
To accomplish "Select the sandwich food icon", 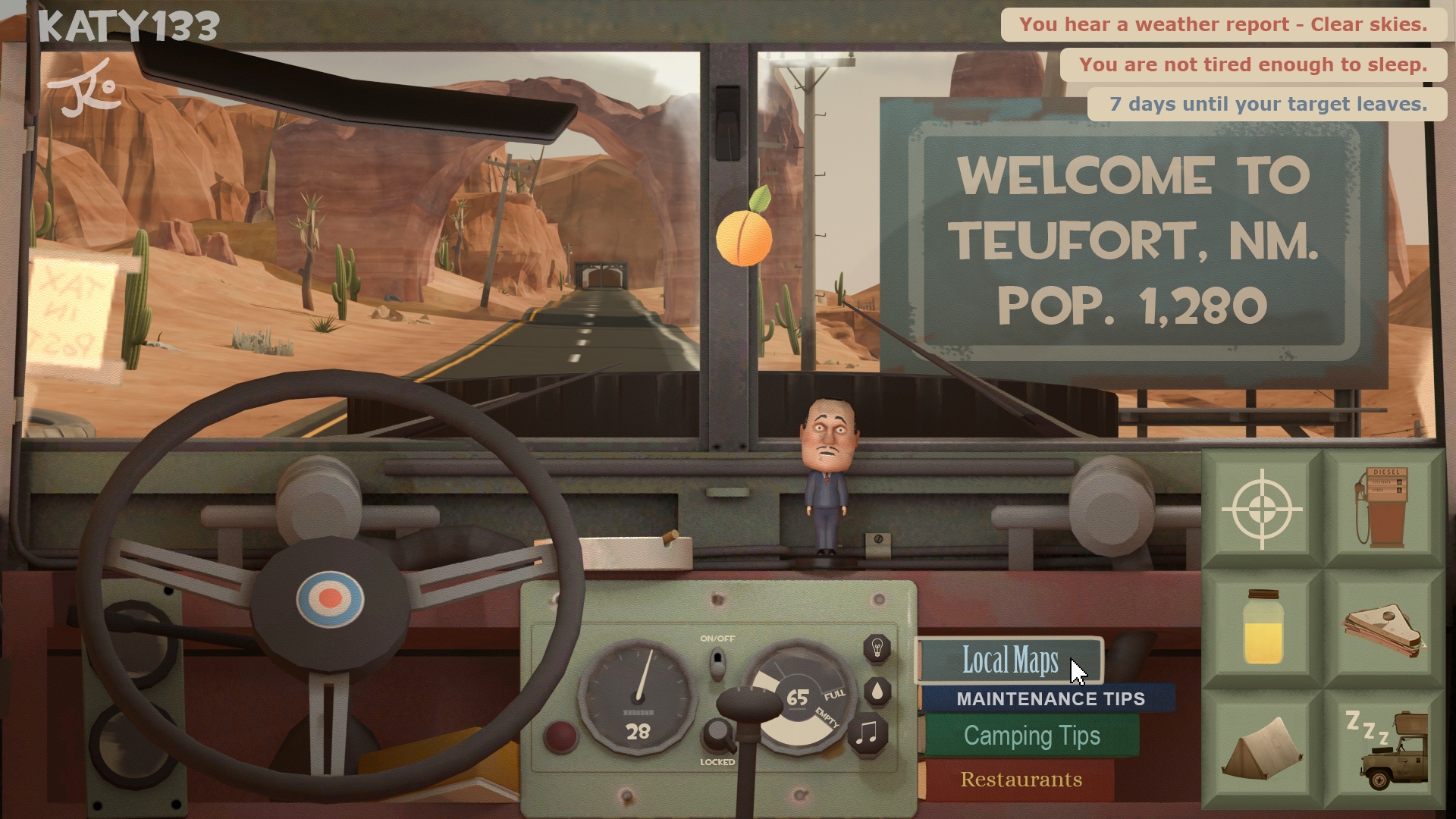I will click(1383, 629).
